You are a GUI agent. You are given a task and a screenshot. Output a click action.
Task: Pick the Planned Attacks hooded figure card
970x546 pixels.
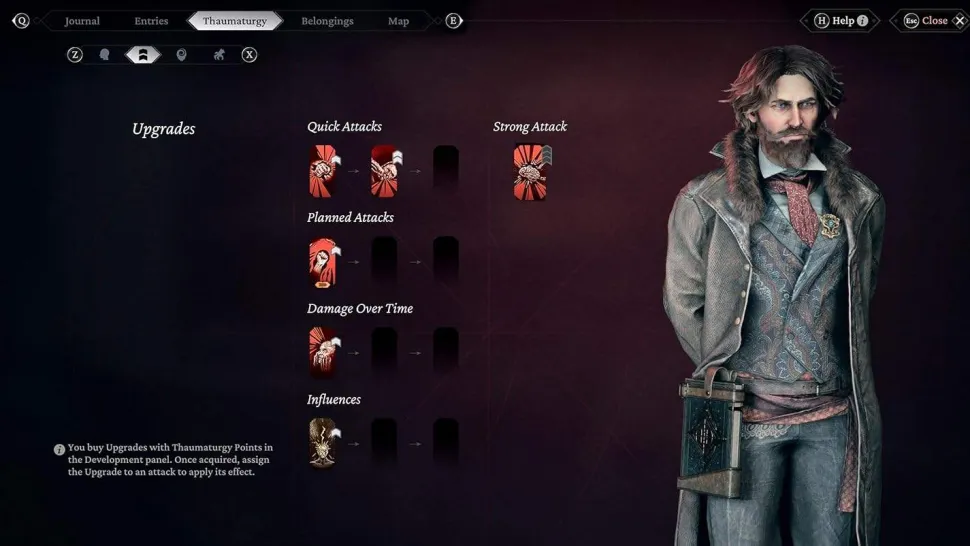tap(324, 262)
